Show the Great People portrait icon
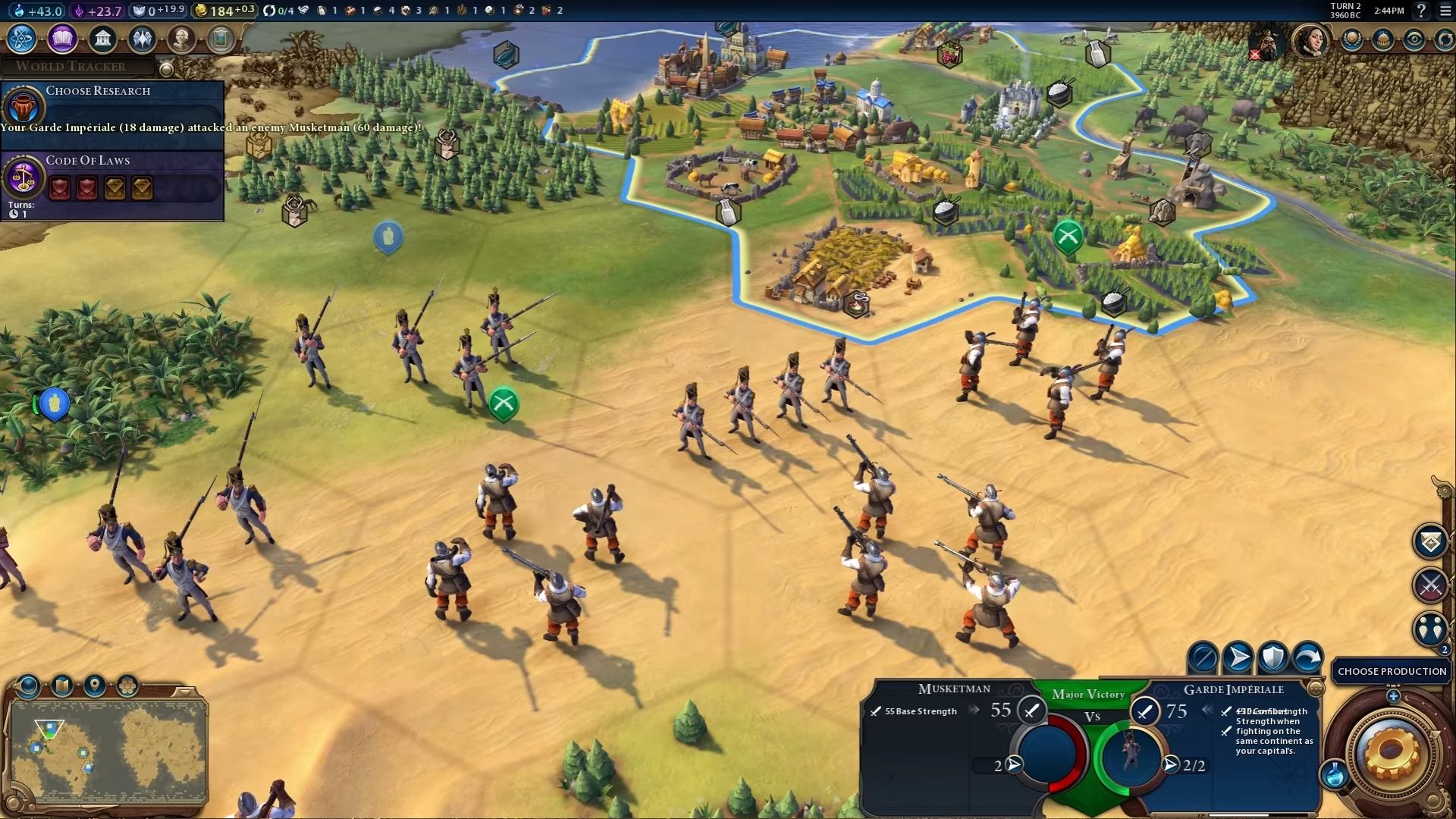 coord(181,38)
